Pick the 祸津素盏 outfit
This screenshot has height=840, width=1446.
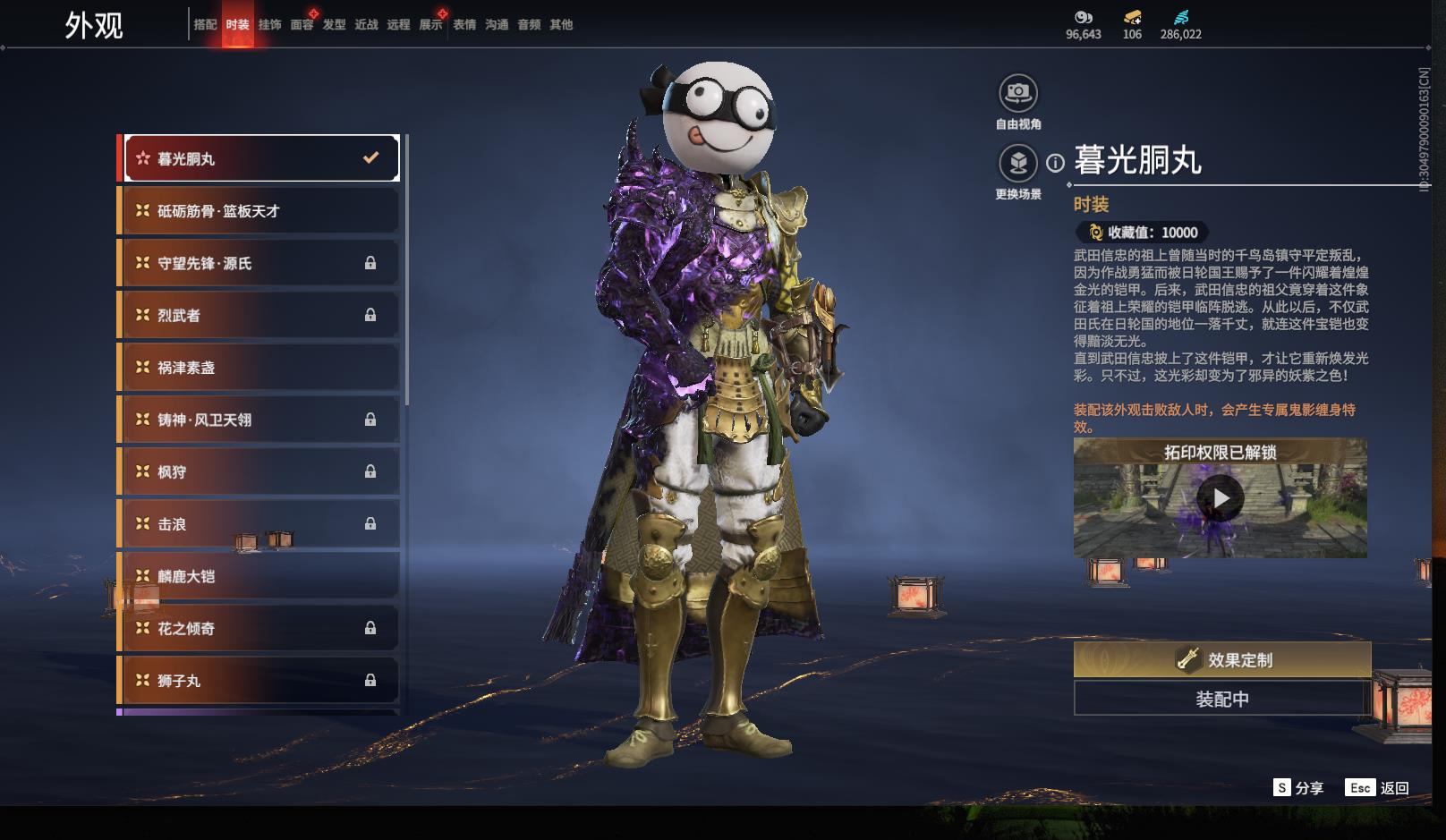tap(259, 368)
